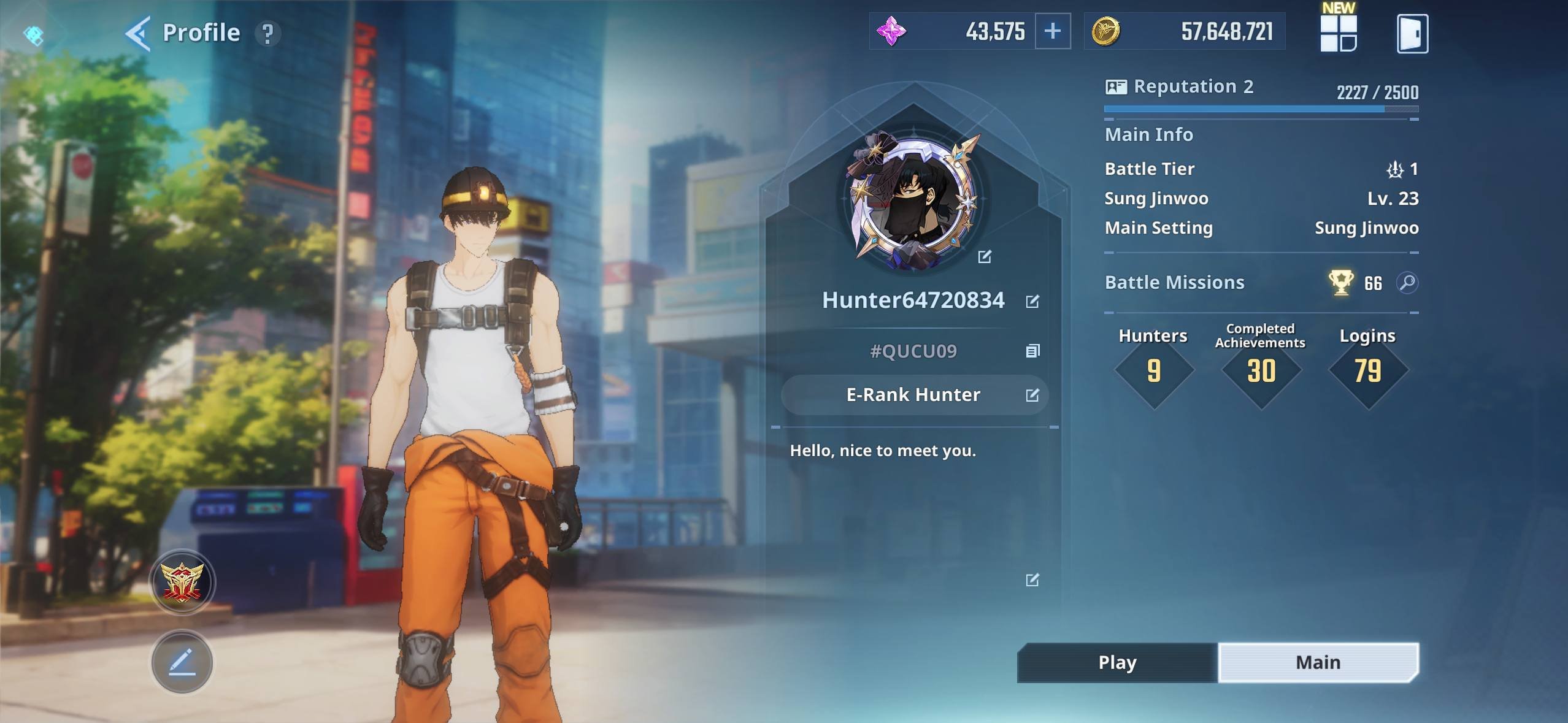Image resolution: width=1568 pixels, height=723 pixels.
Task: Open the Profile help question mark
Action: point(267,34)
